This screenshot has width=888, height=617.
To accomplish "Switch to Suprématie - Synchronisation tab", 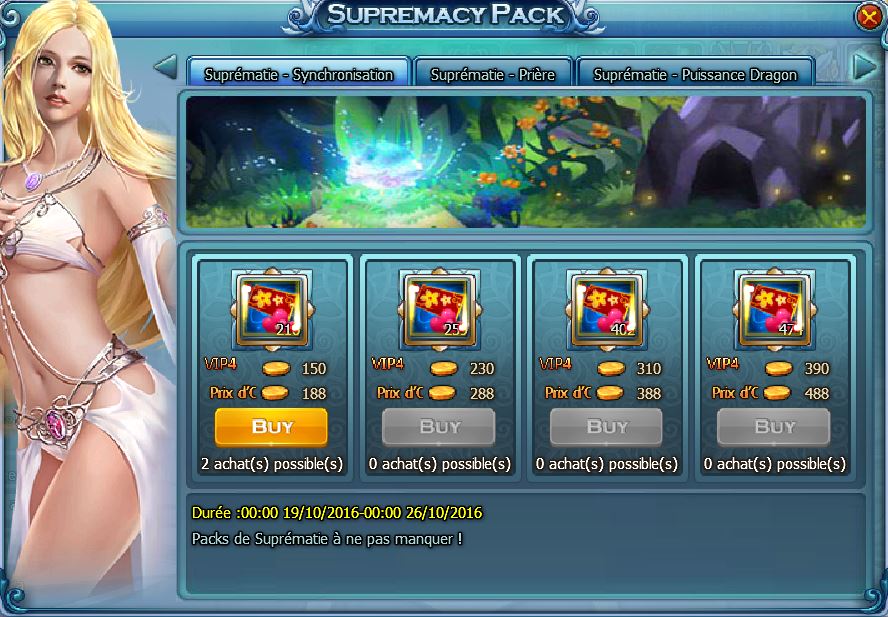I will 298,74.
